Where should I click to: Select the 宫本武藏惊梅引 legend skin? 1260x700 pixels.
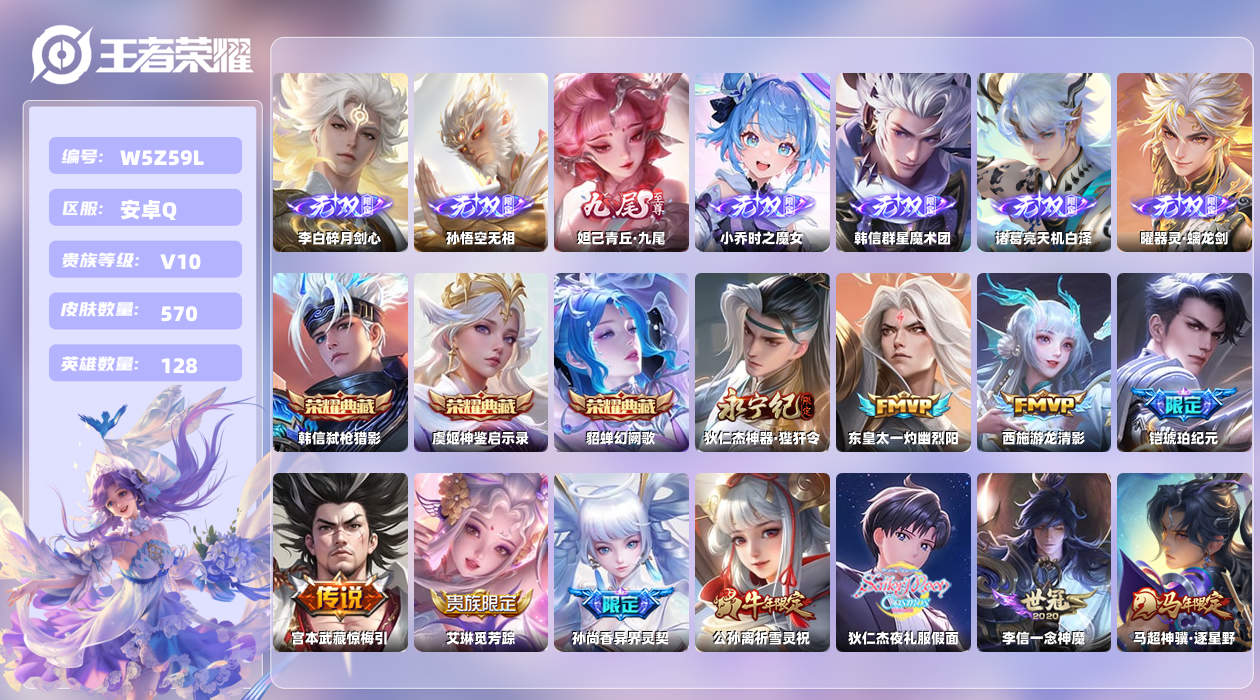point(340,562)
